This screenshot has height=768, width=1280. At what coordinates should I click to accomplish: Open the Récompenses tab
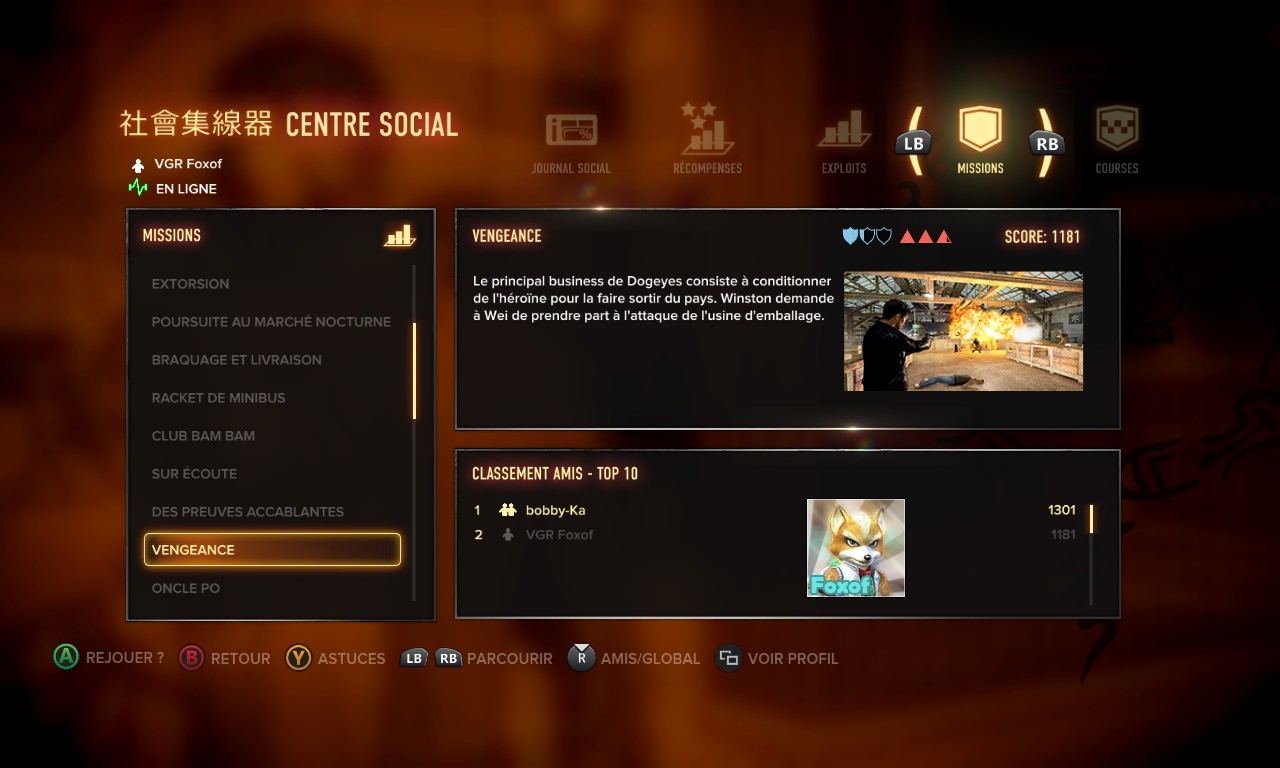click(x=707, y=140)
